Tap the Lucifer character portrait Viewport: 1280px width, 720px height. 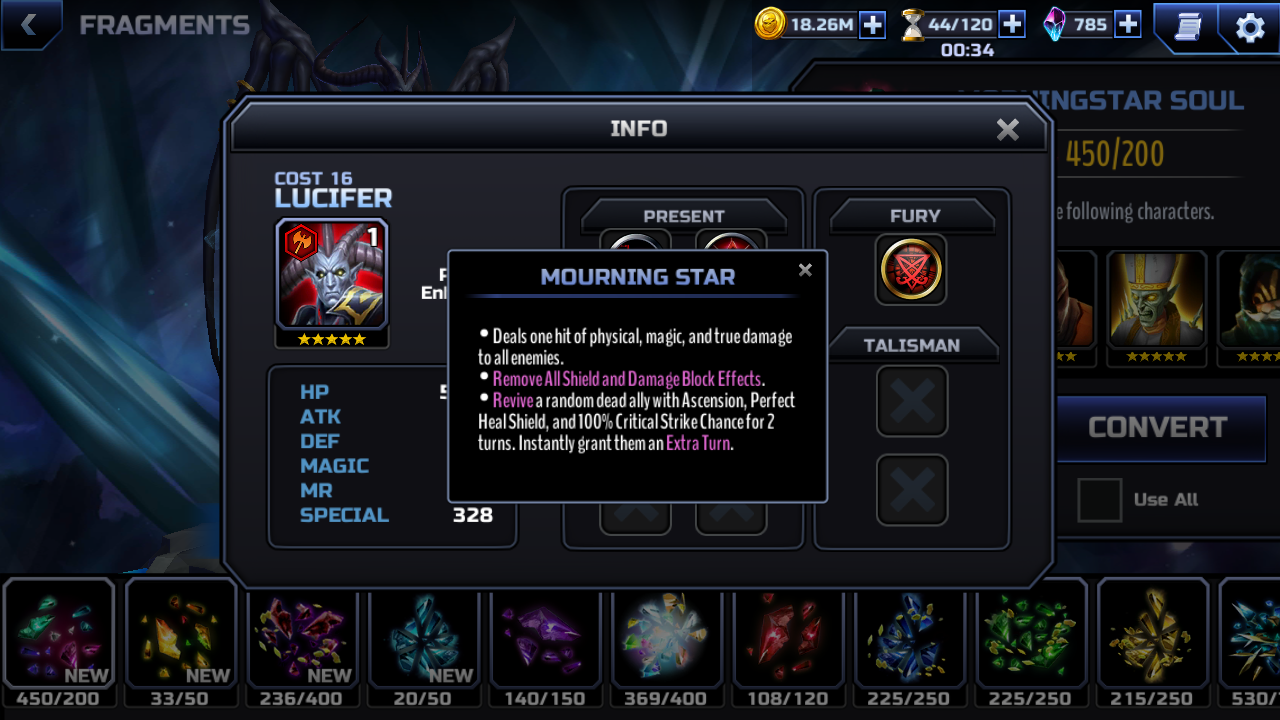(x=332, y=274)
